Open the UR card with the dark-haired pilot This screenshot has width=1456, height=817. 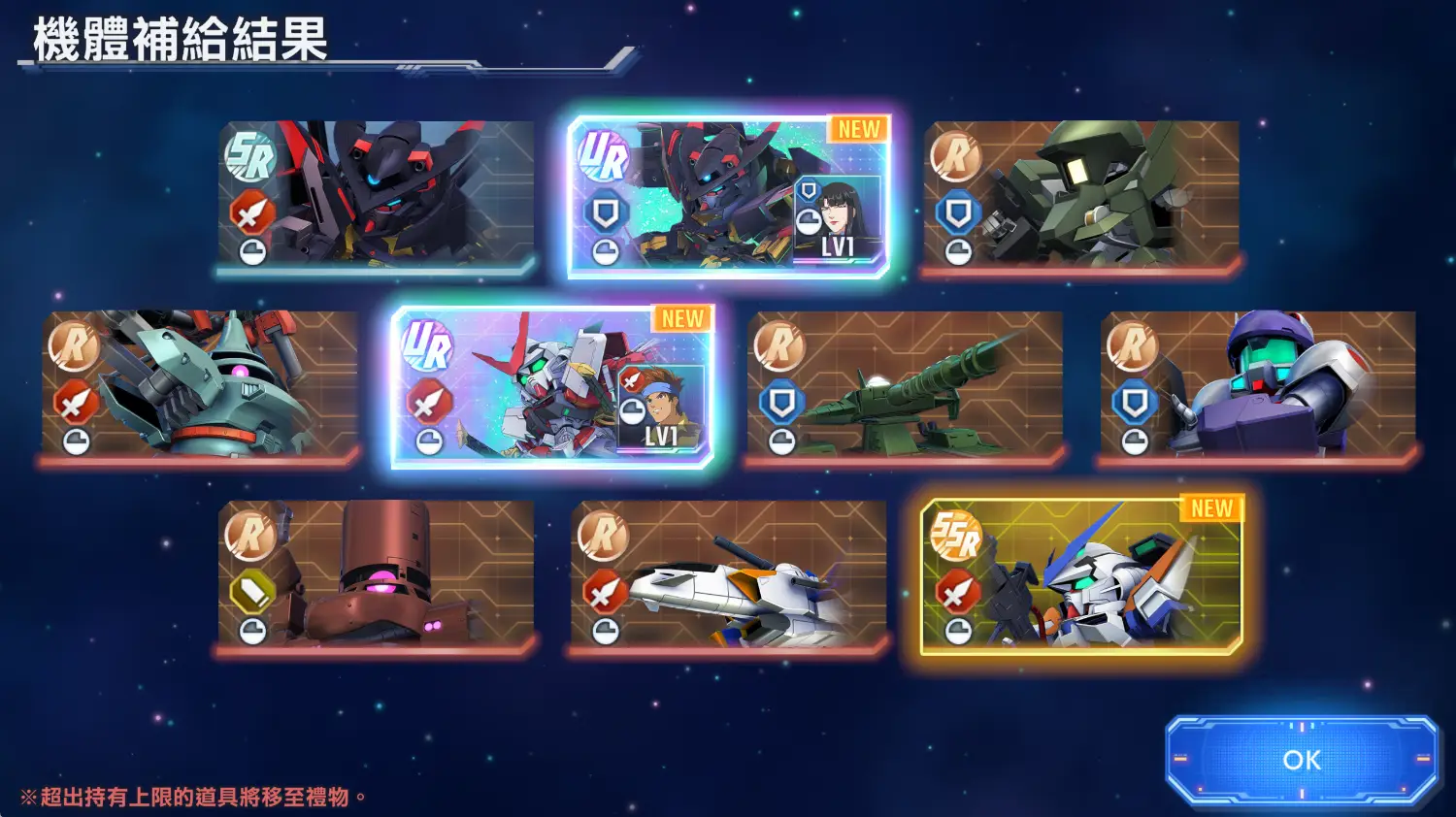[728, 195]
